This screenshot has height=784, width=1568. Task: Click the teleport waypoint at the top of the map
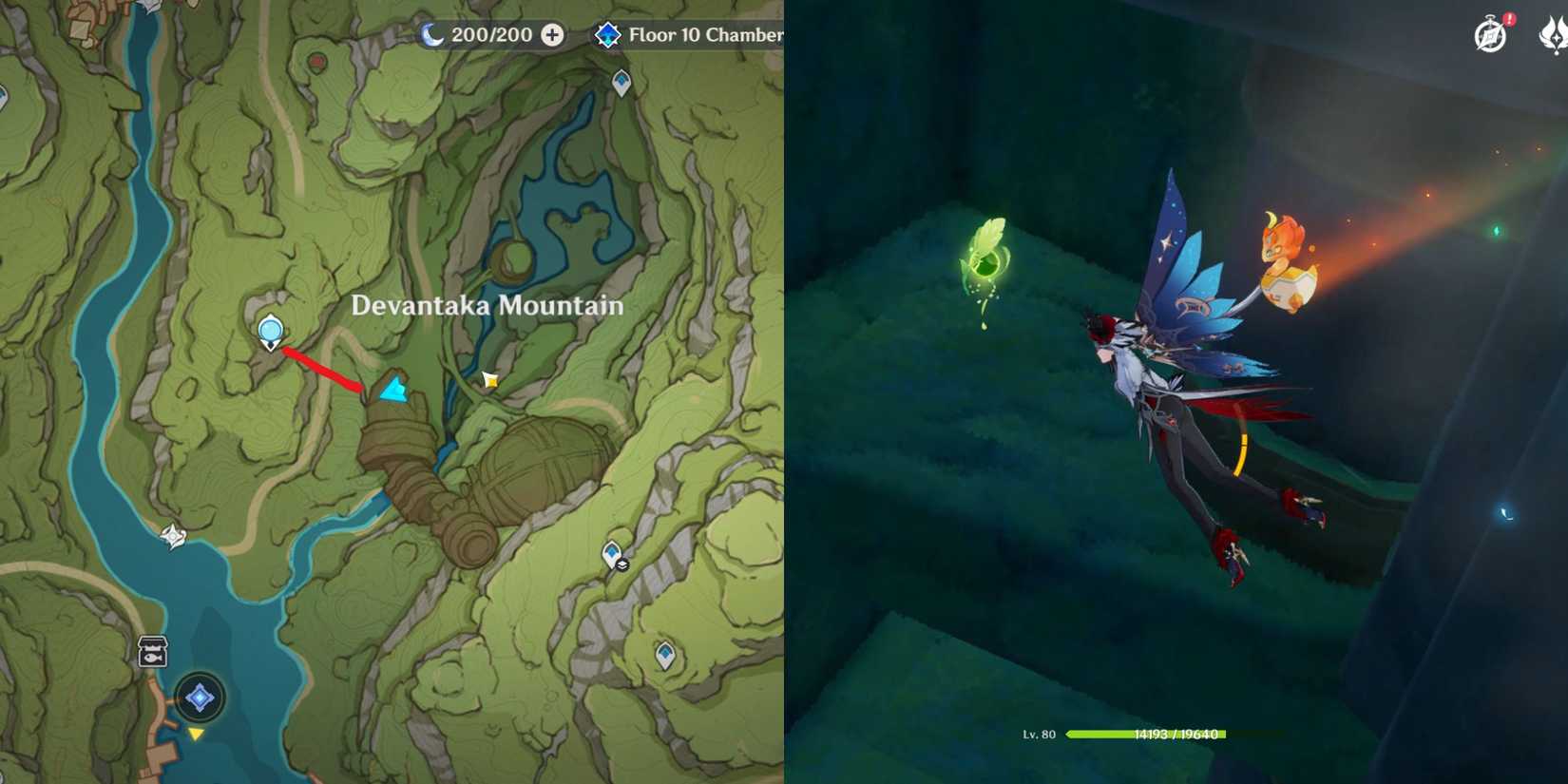621,84
